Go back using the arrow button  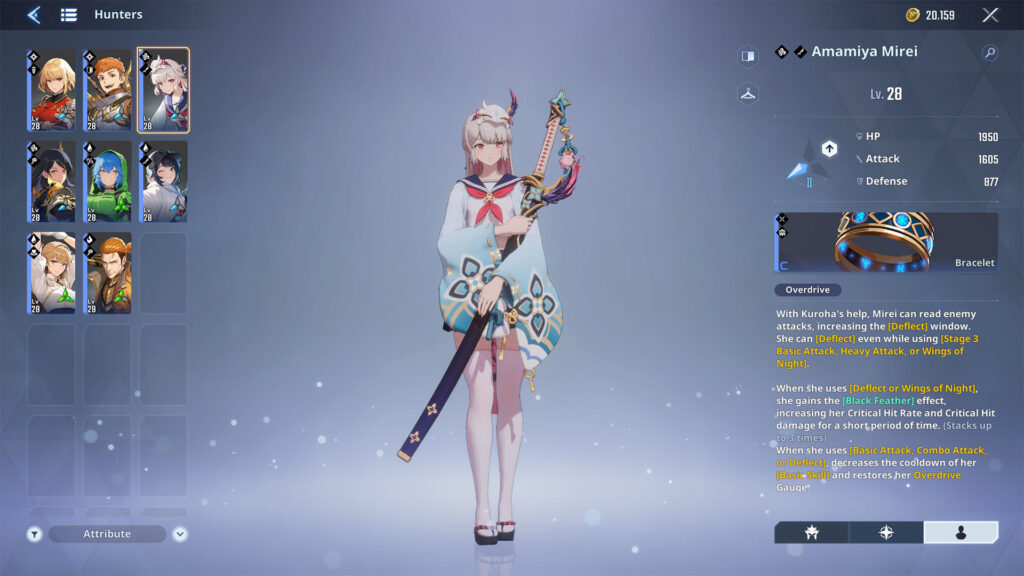(x=33, y=15)
